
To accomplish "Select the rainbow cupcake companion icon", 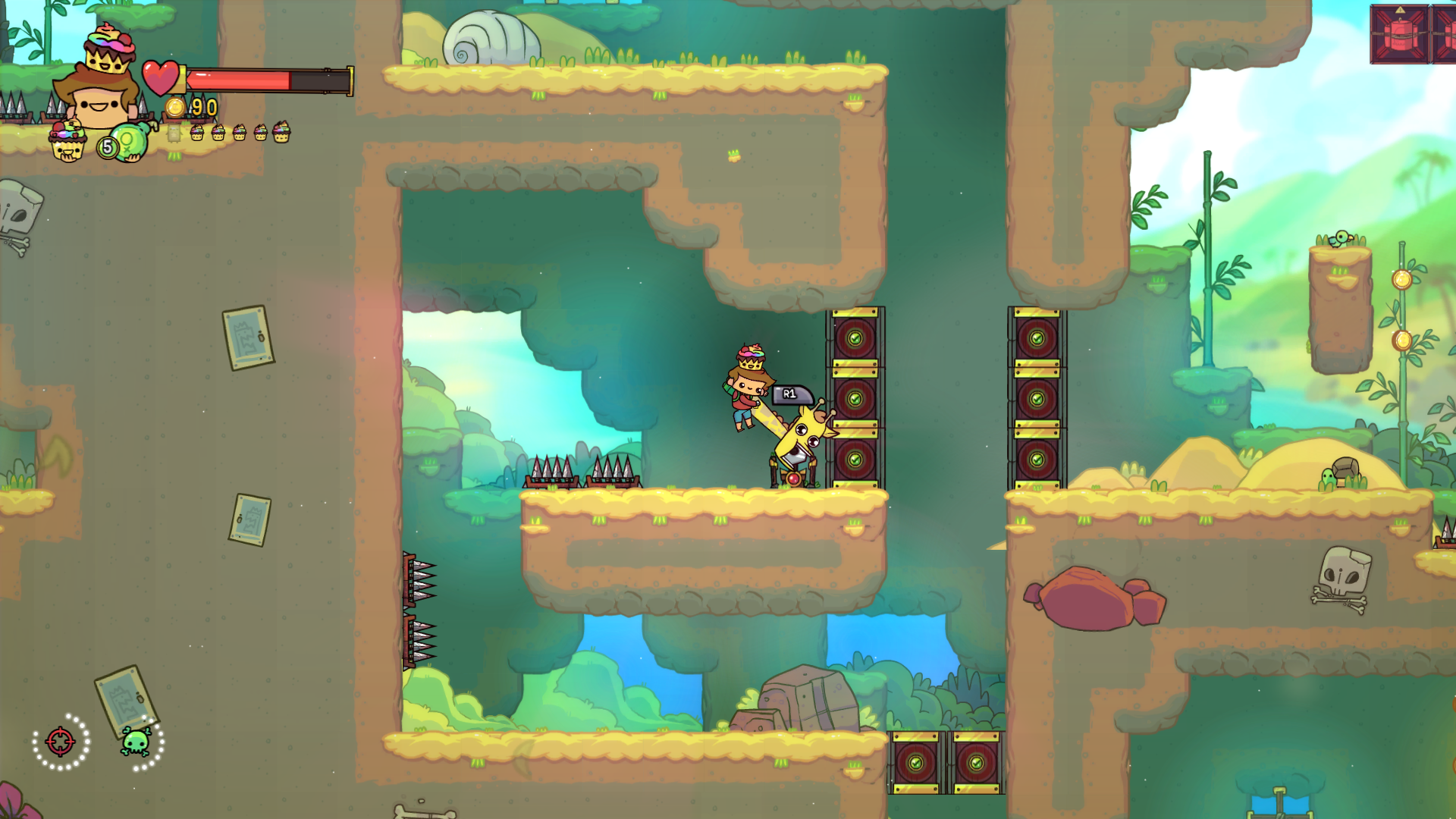I will [67, 141].
